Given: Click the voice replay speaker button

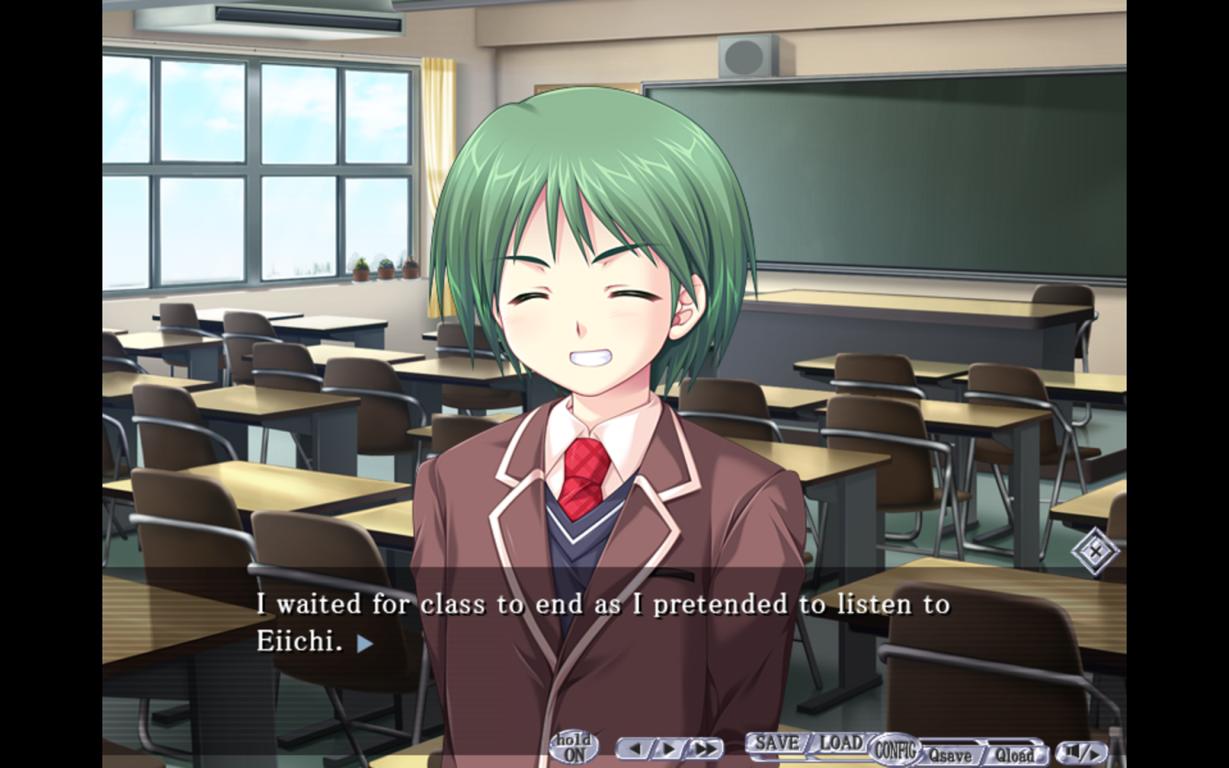Looking at the screenshot, I should click(1082, 751).
